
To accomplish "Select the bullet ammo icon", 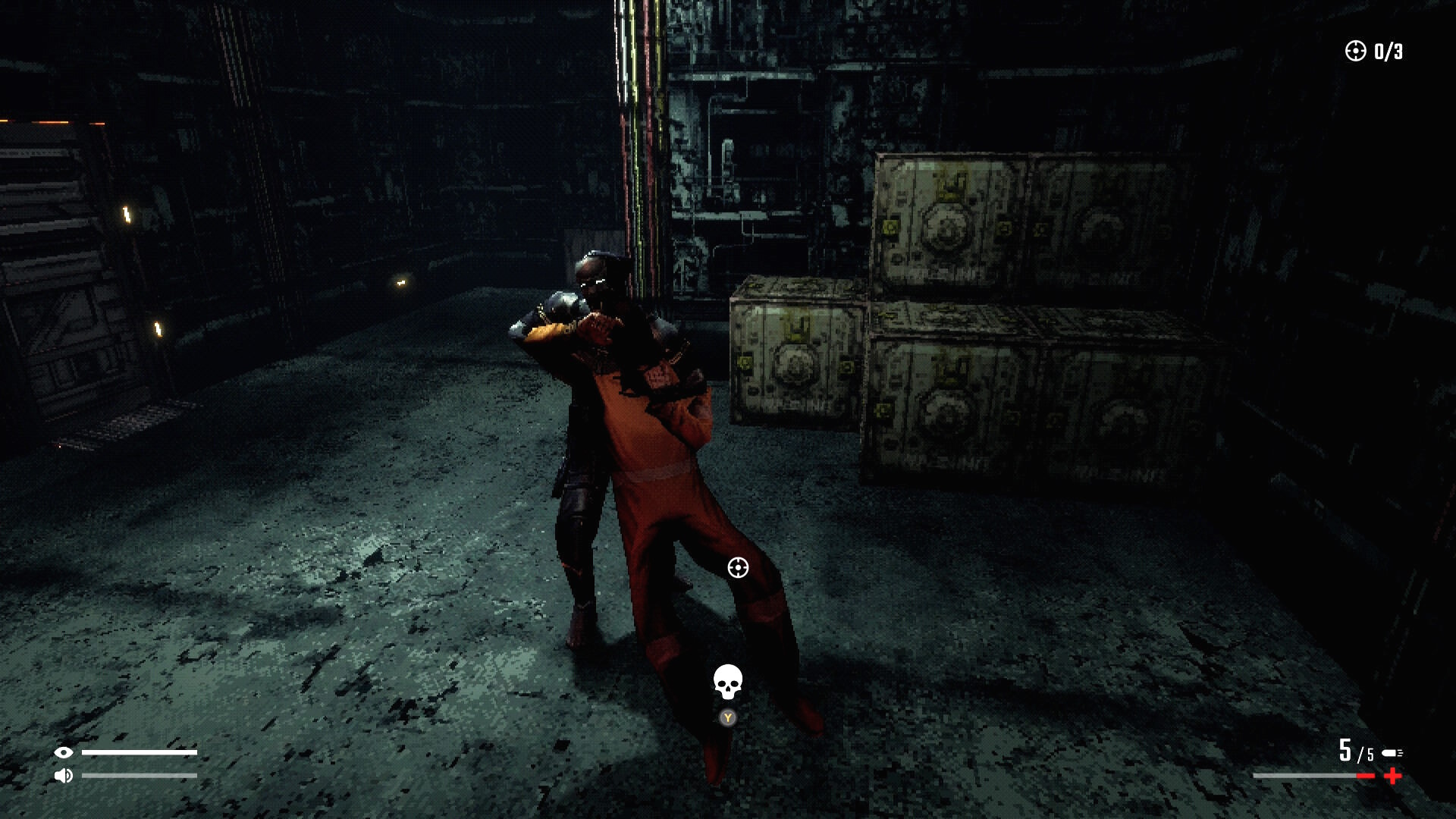I will click(1392, 753).
